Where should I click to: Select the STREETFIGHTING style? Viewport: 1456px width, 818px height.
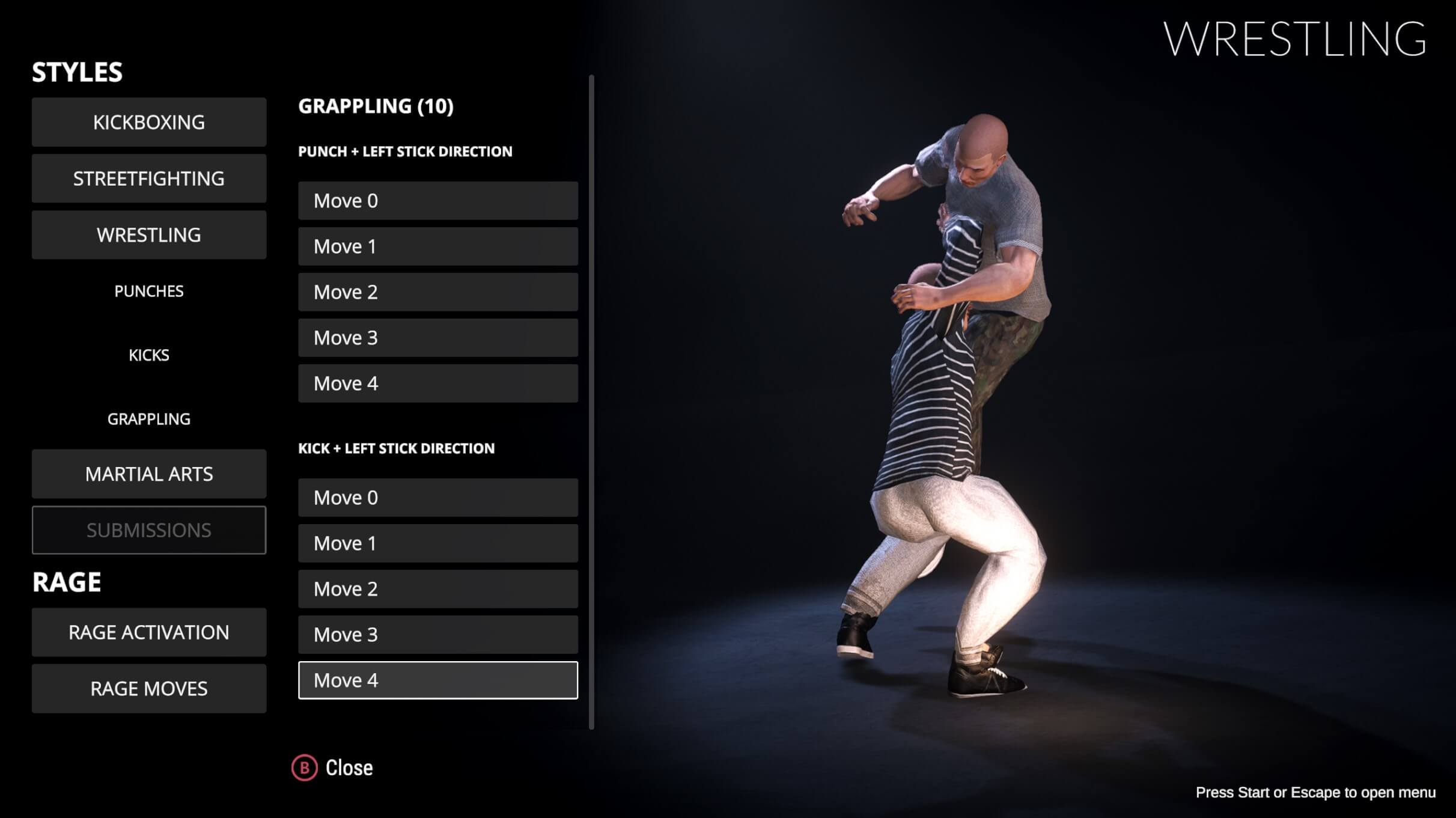coord(148,178)
